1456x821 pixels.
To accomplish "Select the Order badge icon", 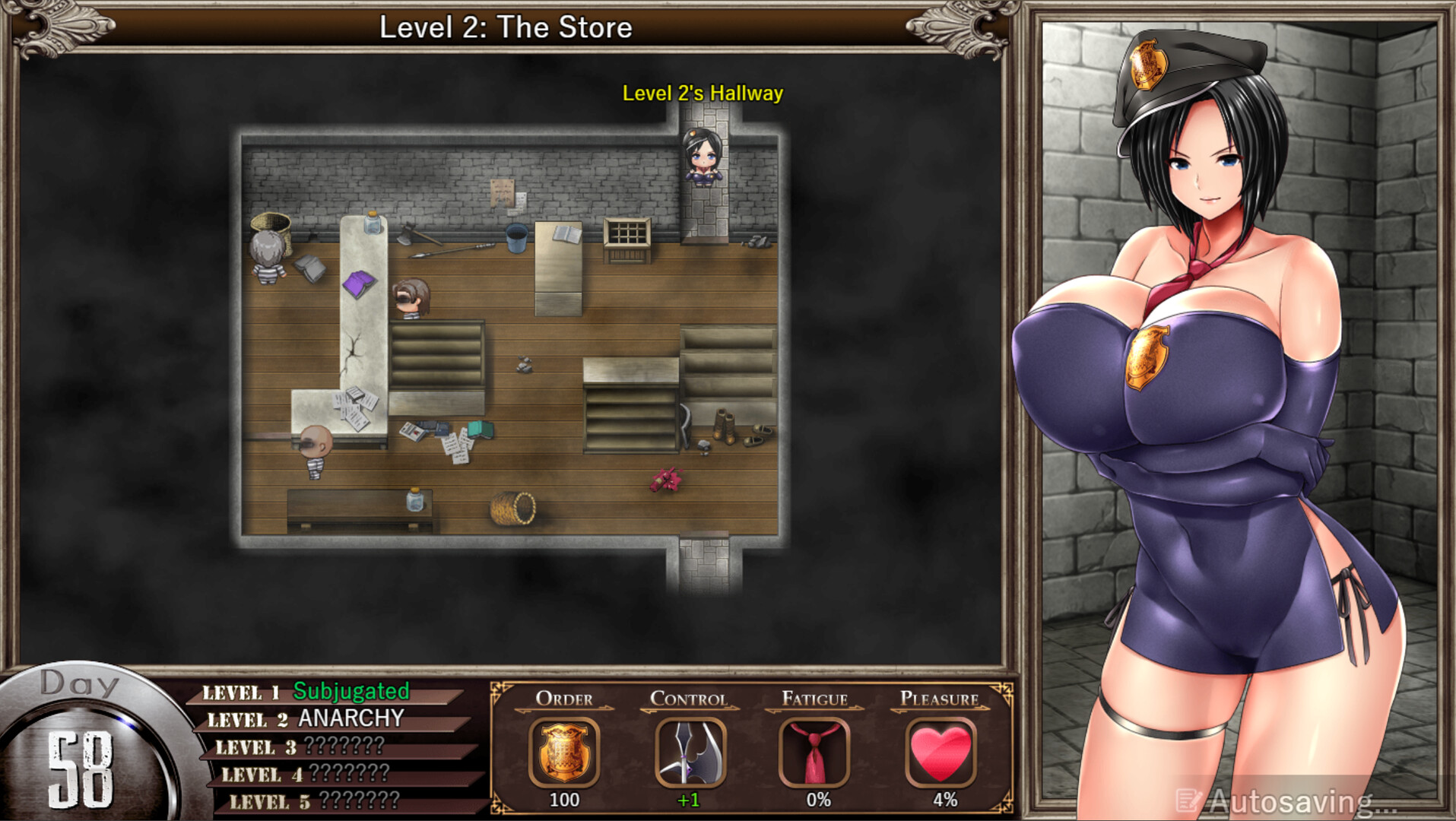I will (563, 752).
